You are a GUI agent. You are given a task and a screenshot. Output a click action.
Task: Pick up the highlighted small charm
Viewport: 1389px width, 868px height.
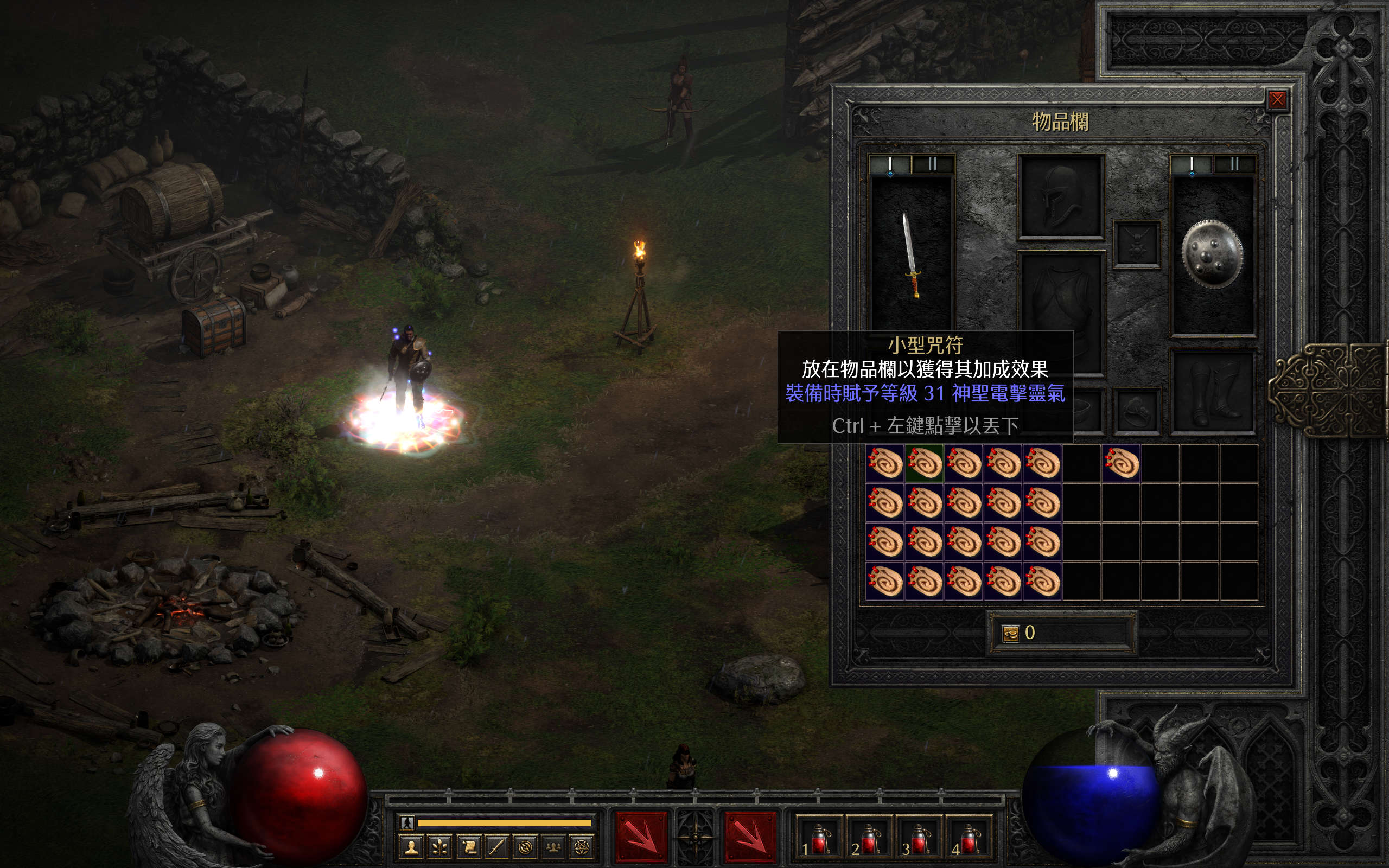click(924, 463)
